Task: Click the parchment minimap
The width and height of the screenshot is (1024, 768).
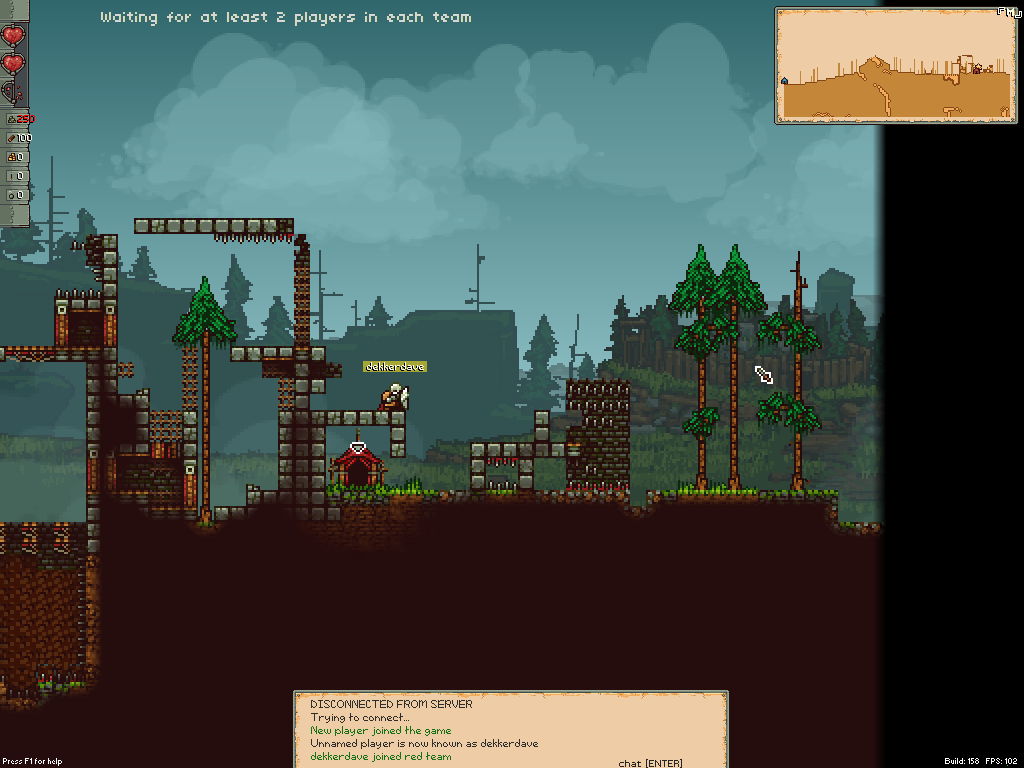Action: (x=894, y=65)
